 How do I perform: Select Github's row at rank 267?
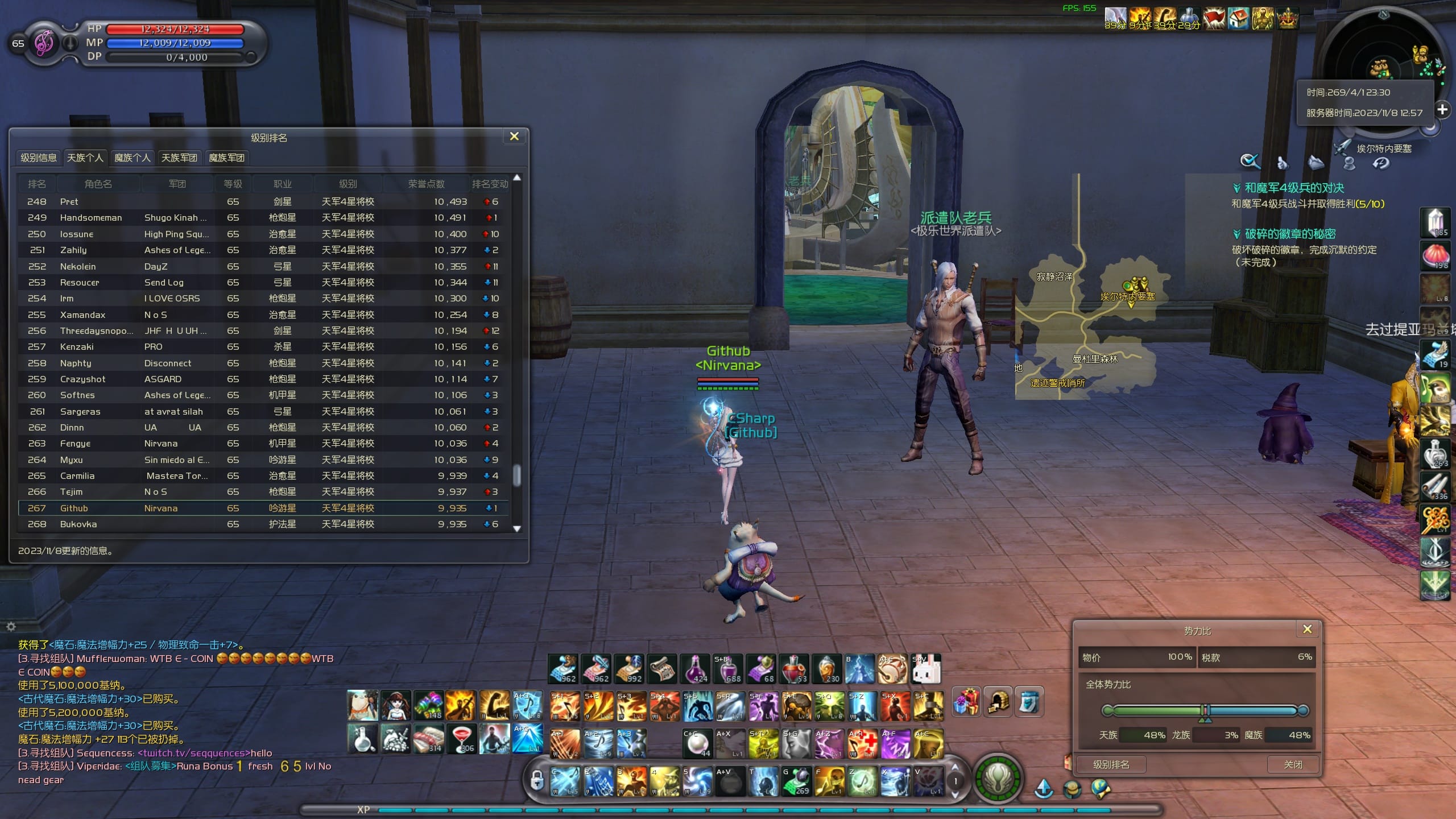263,508
